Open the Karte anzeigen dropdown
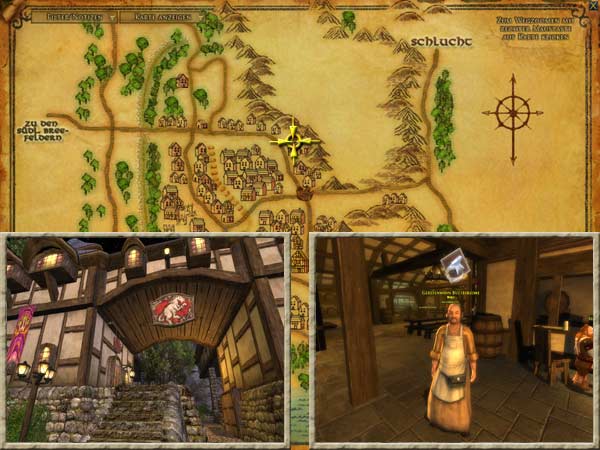Screen dimensions: 600x450 (160, 17)
